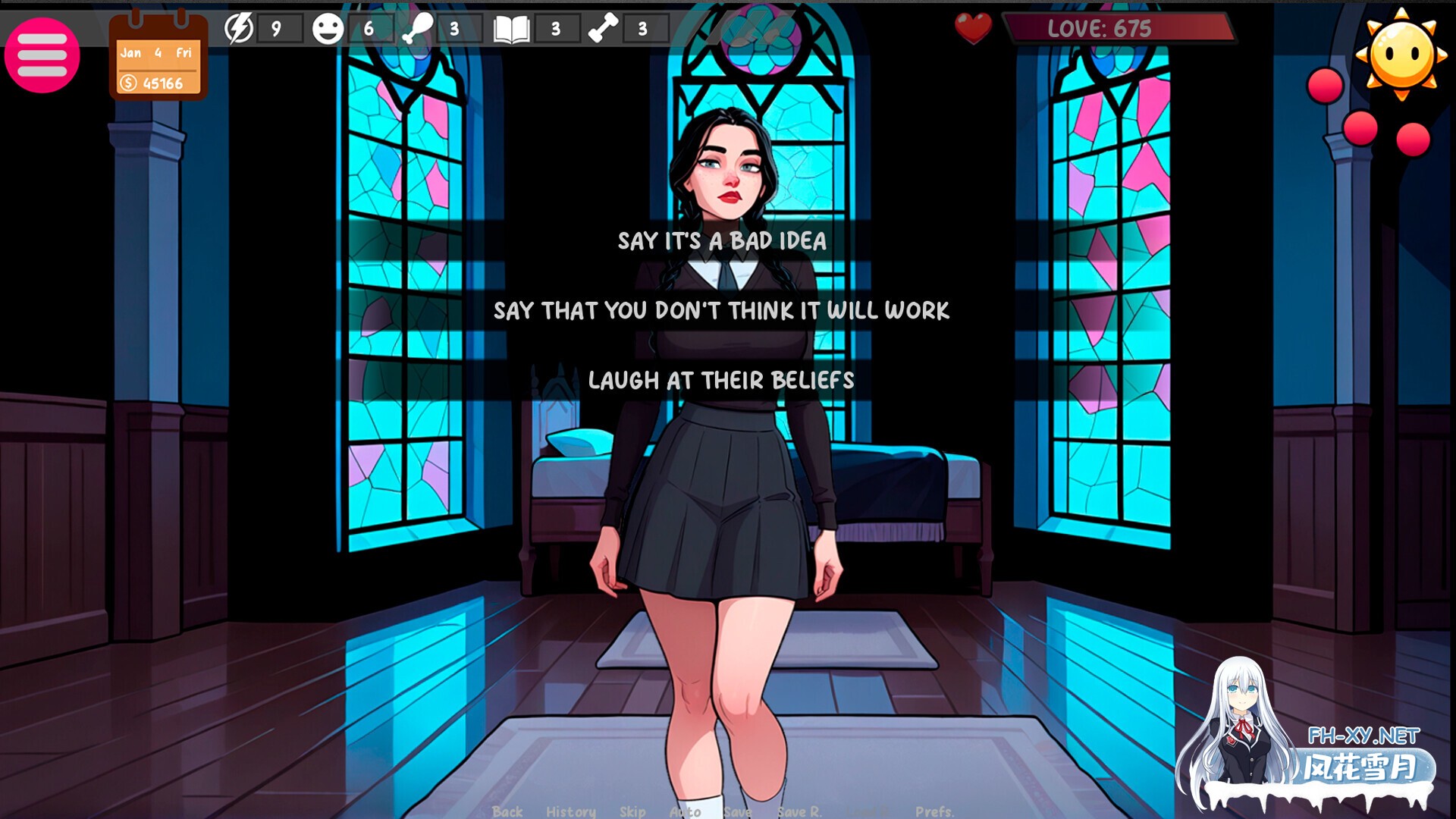
Task: Click the Save R. quick-save option
Action: point(799,811)
